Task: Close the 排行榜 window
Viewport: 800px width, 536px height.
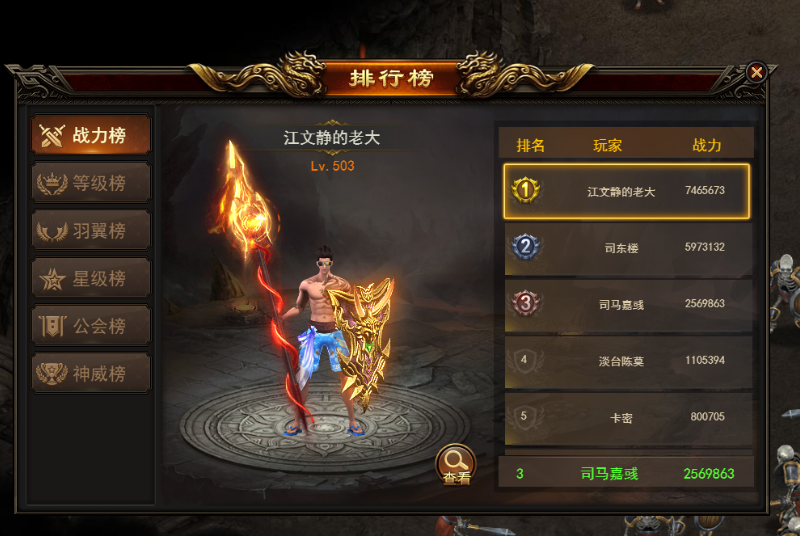Action: [x=756, y=72]
